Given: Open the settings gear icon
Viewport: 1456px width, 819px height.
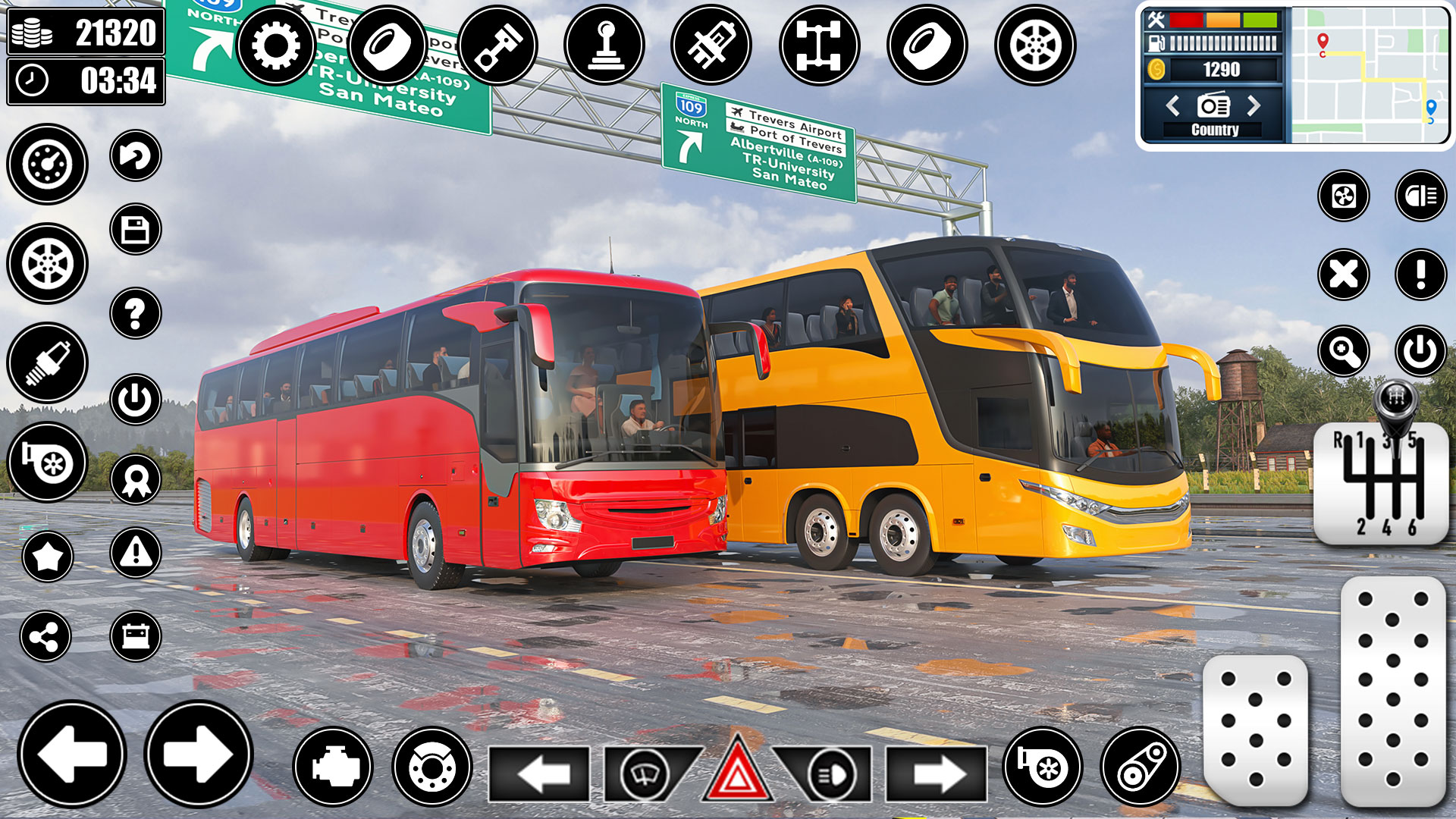Looking at the screenshot, I should point(277,45).
